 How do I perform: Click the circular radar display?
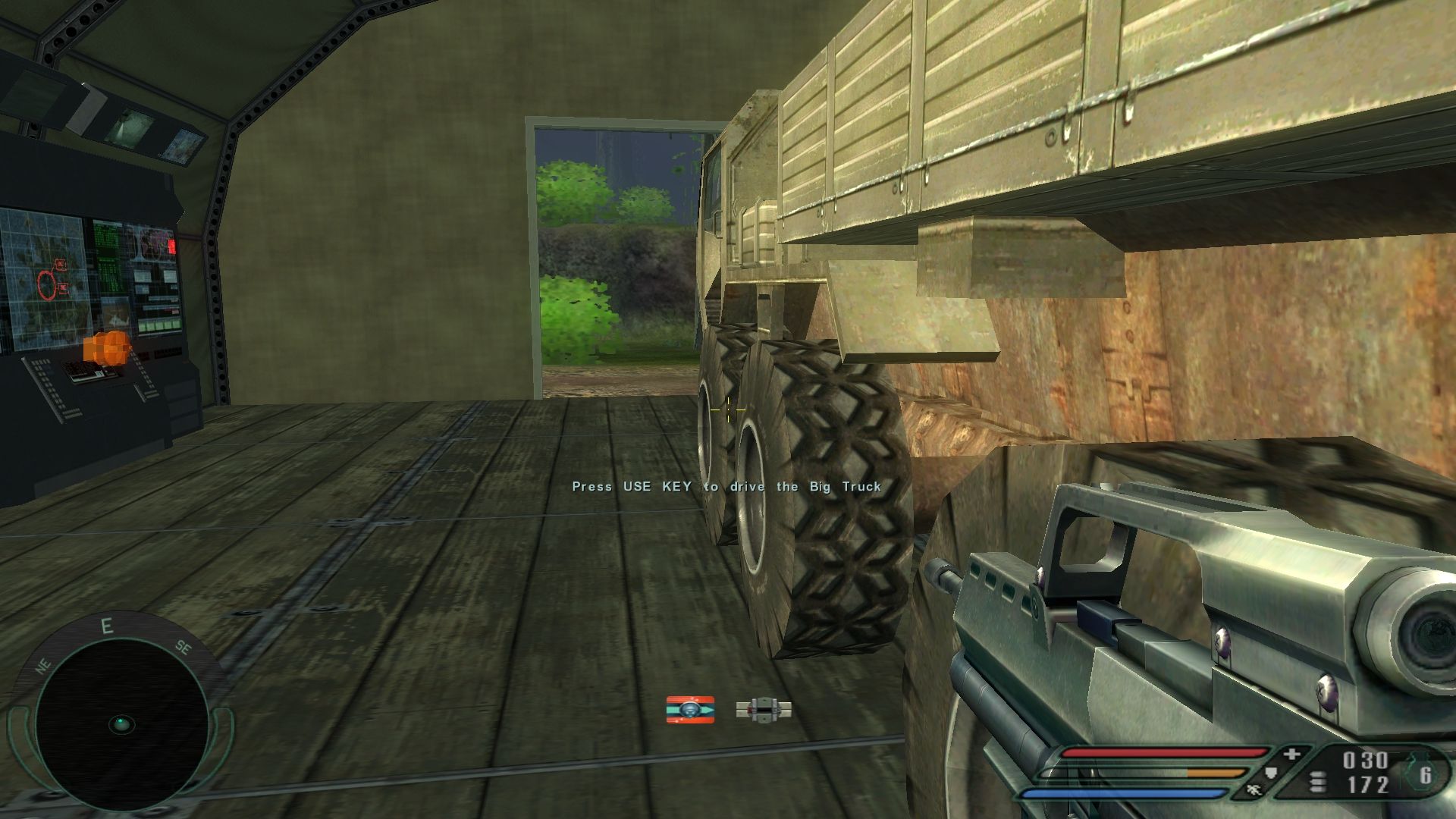pos(121,724)
